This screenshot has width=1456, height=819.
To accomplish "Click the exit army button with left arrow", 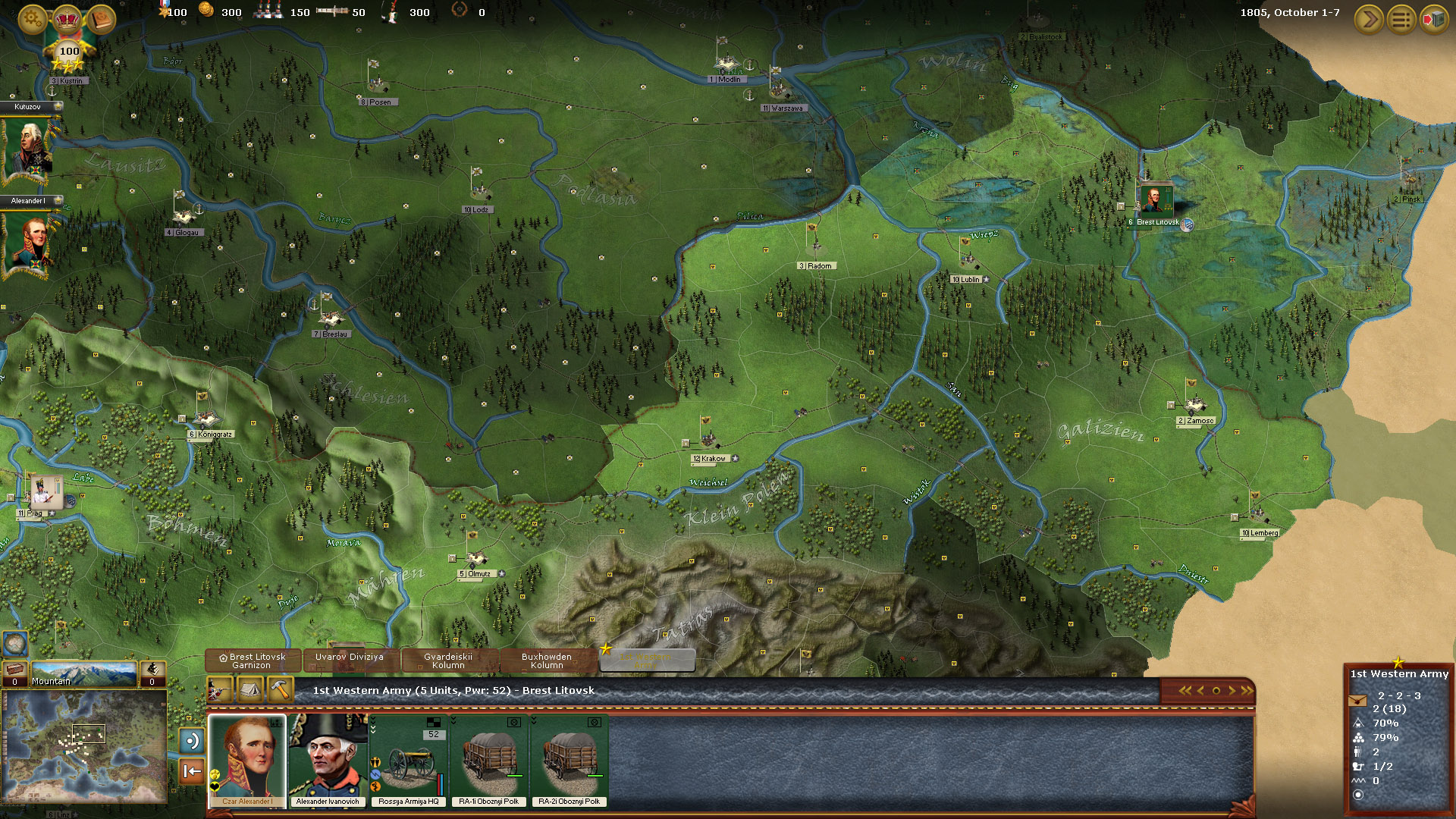I will point(190,772).
